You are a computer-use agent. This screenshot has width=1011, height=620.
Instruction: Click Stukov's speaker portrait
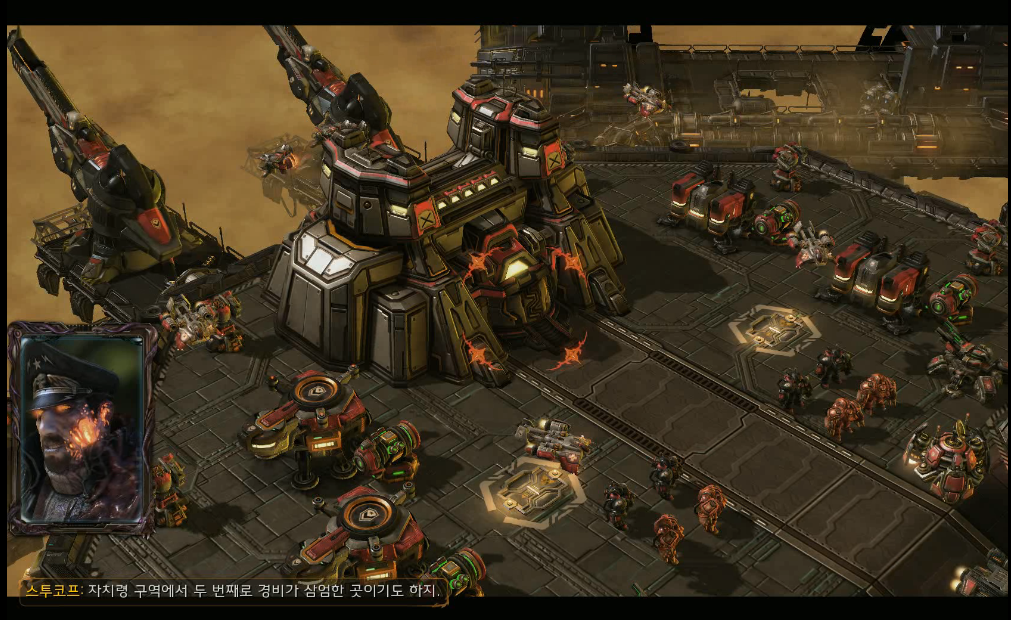coord(82,428)
